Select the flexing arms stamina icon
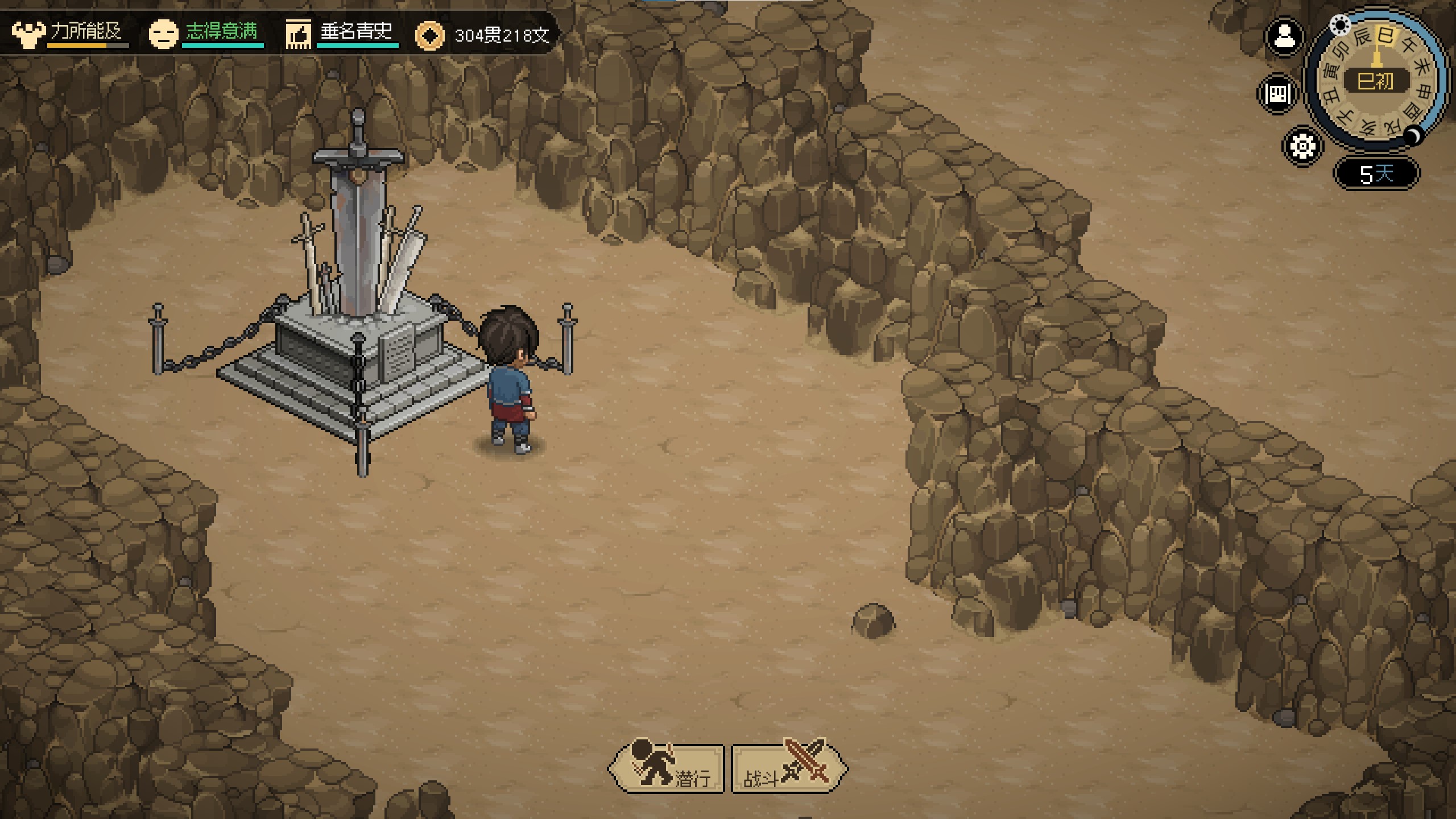This screenshot has height=819, width=1456. pyautogui.click(x=28, y=34)
